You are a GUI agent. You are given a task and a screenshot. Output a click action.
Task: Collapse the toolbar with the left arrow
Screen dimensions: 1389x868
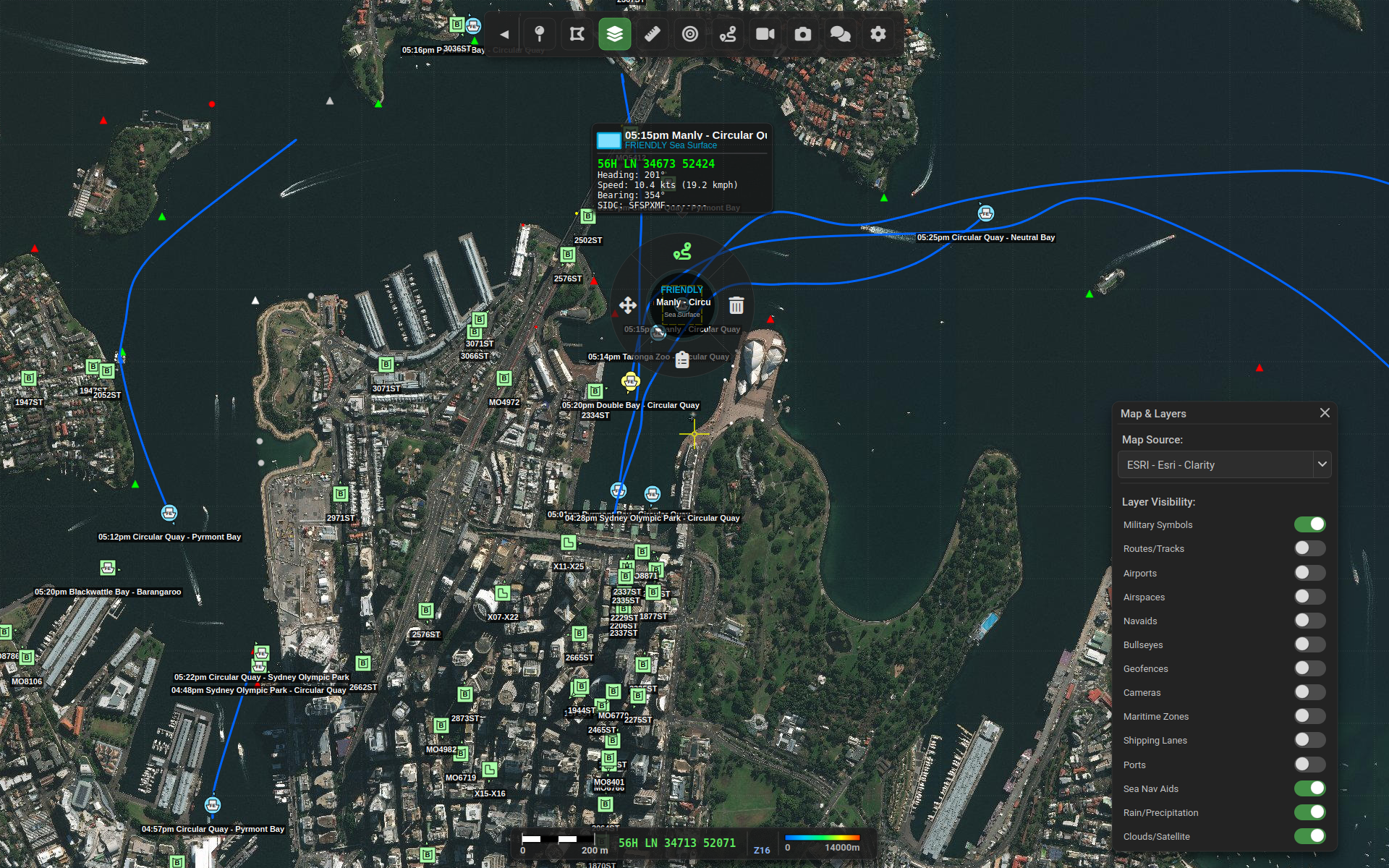504,34
